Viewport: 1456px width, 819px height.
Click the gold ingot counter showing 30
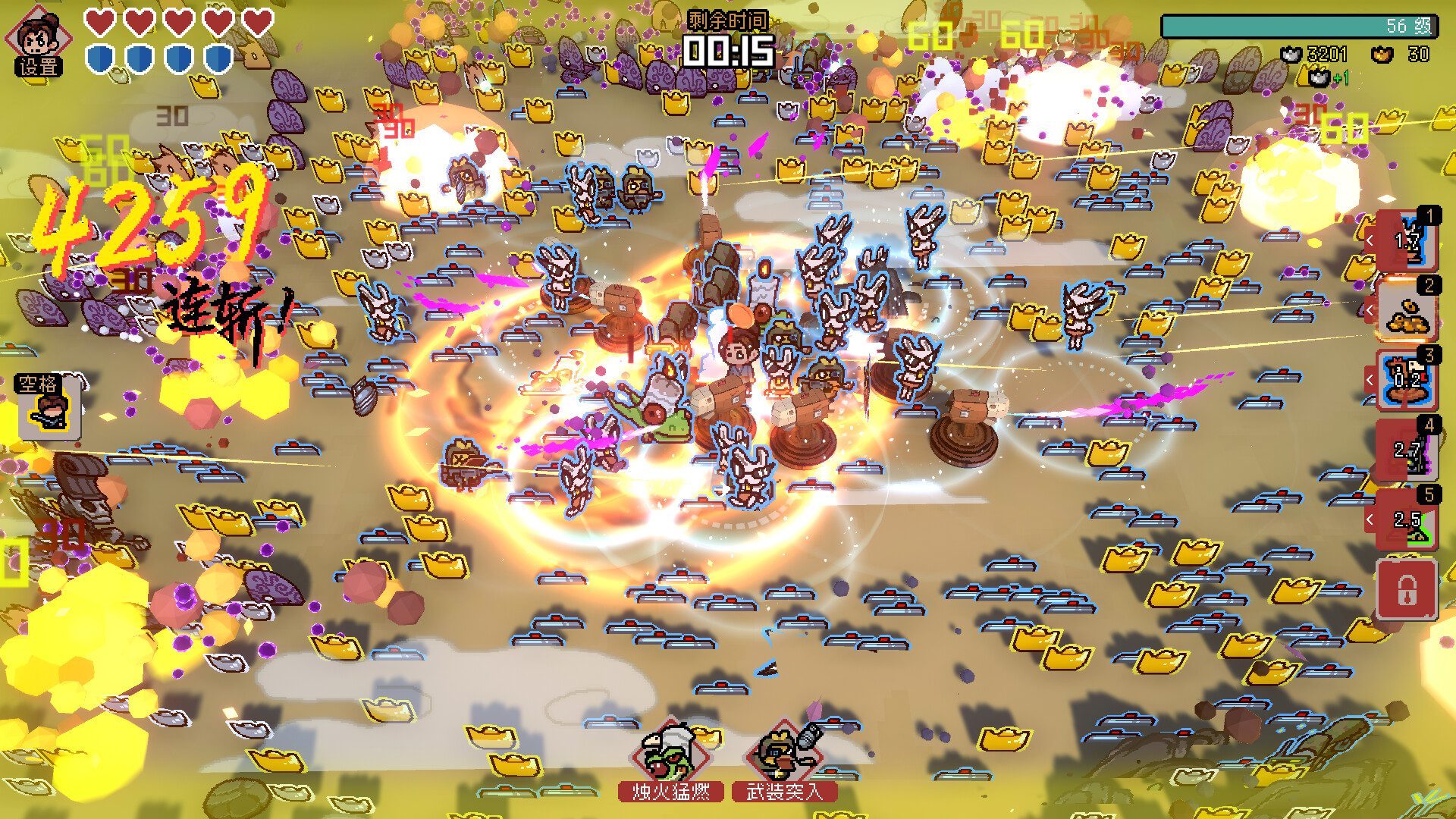1382,55
